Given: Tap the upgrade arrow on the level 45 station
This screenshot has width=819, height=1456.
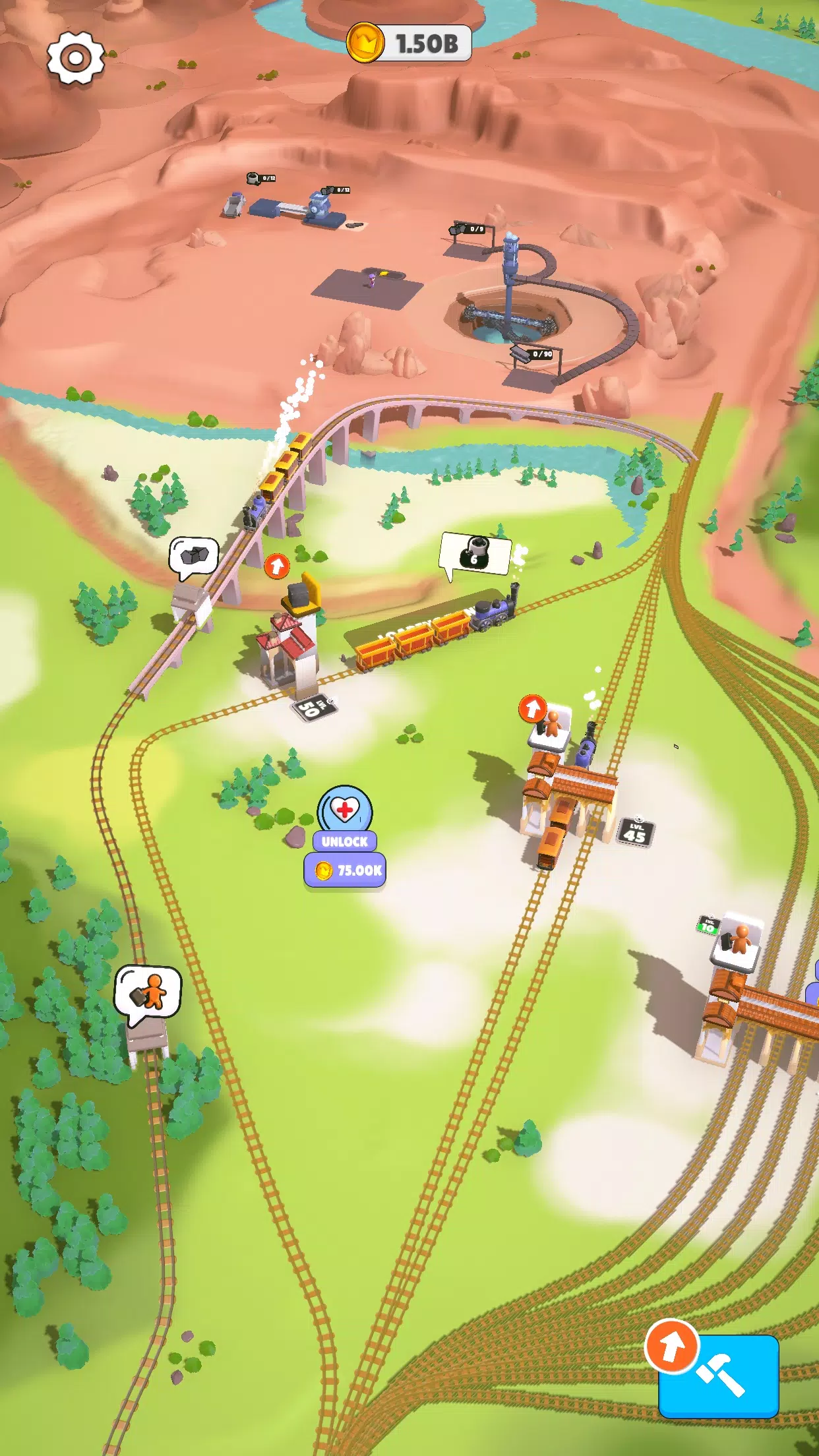Looking at the screenshot, I should click(x=533, y=709).
